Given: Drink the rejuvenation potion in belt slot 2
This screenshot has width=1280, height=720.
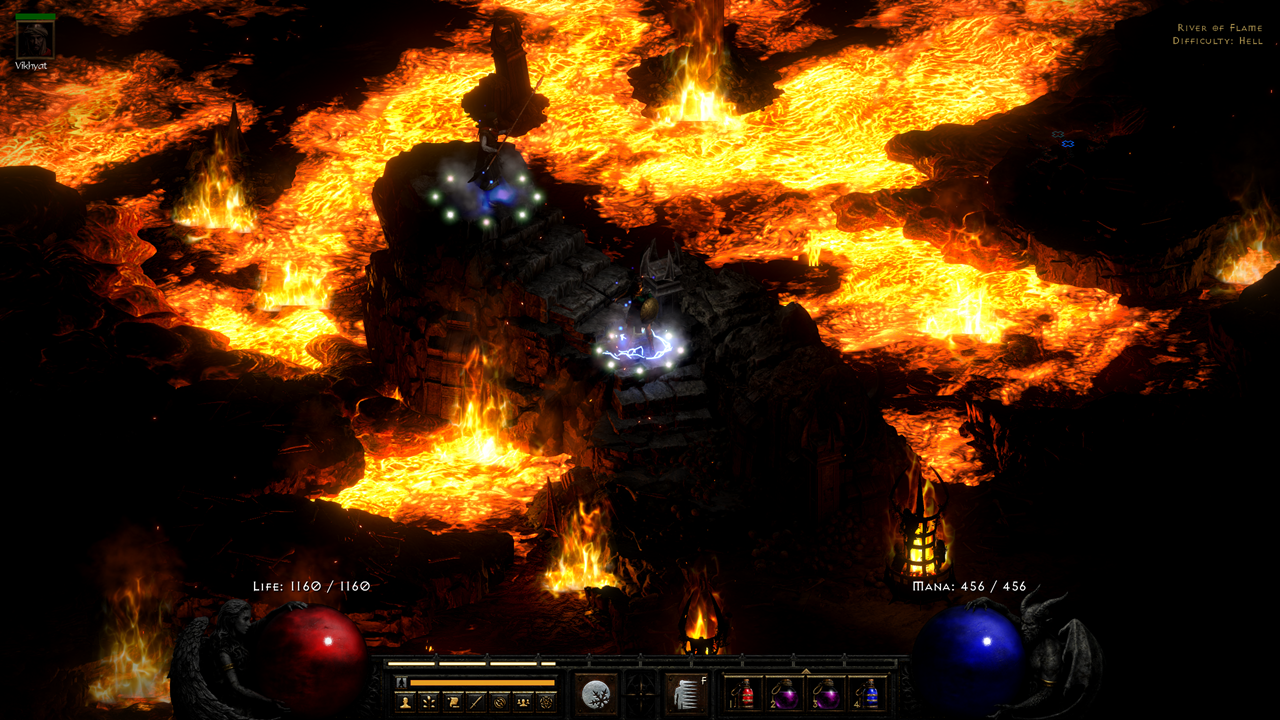Looking at the screenshot, I should point(788,693).
